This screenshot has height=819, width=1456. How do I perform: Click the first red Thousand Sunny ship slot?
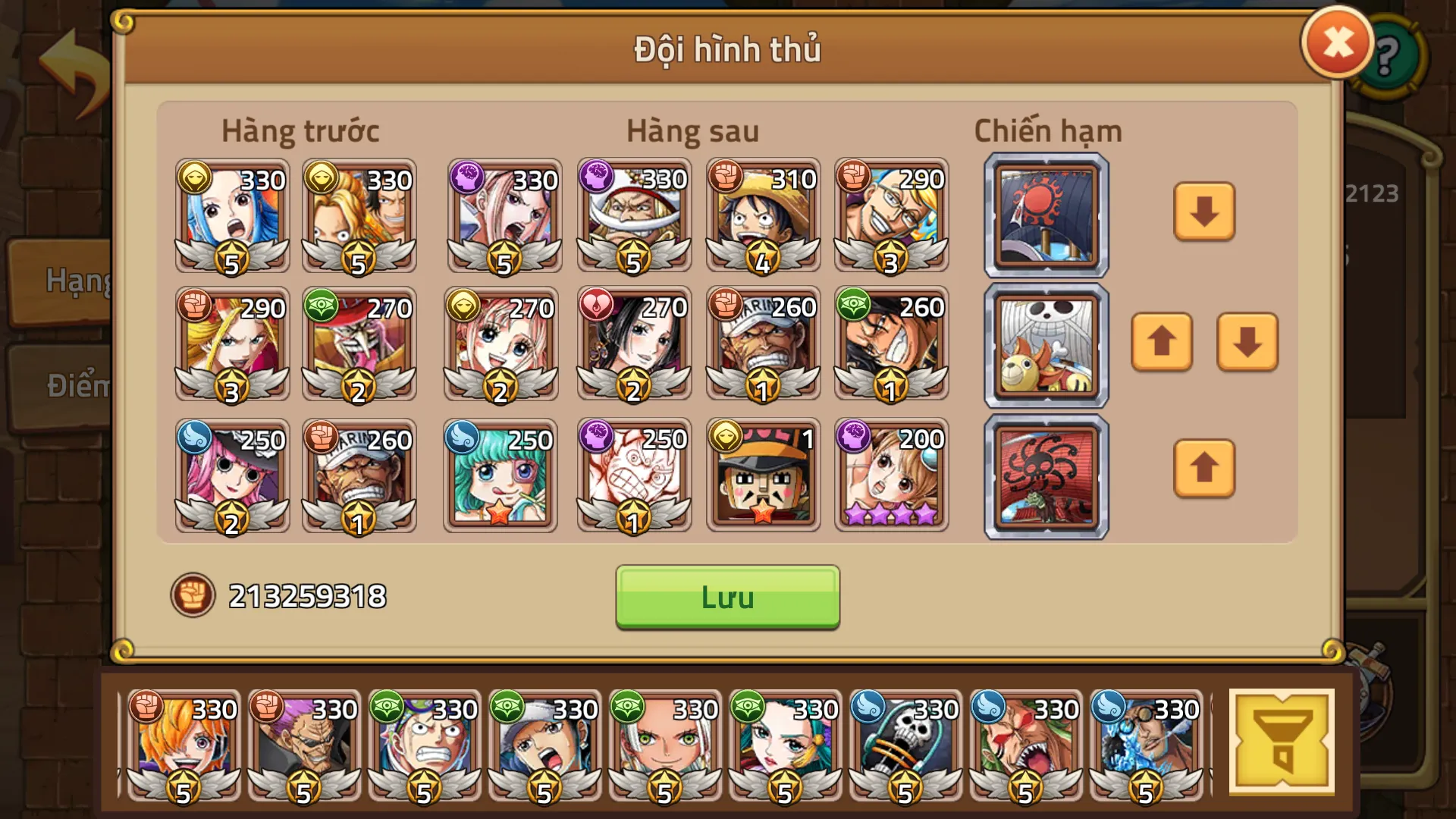tap(1045, 215)
